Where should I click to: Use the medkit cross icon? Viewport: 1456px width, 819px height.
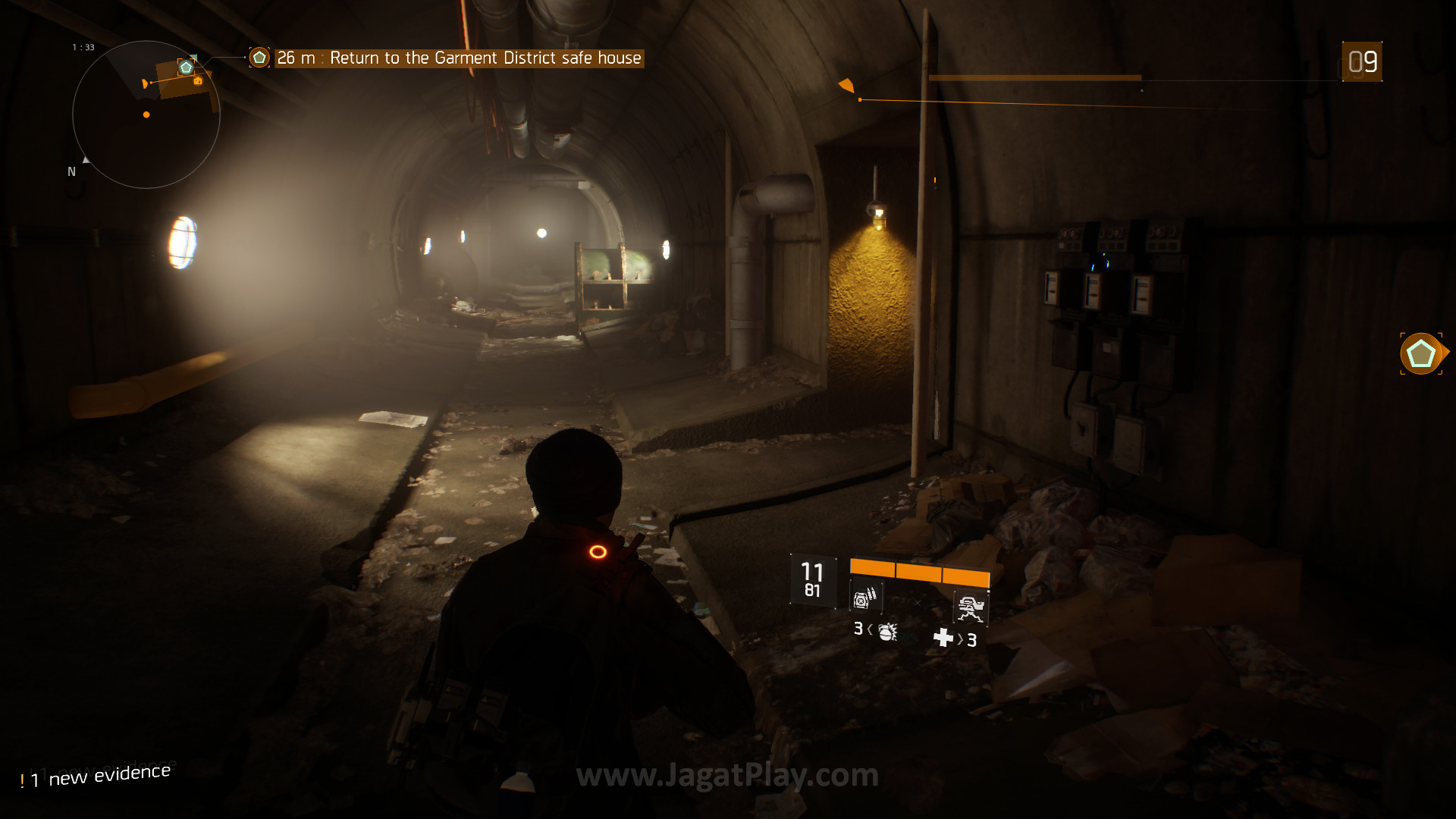click(x=943, y=638)
